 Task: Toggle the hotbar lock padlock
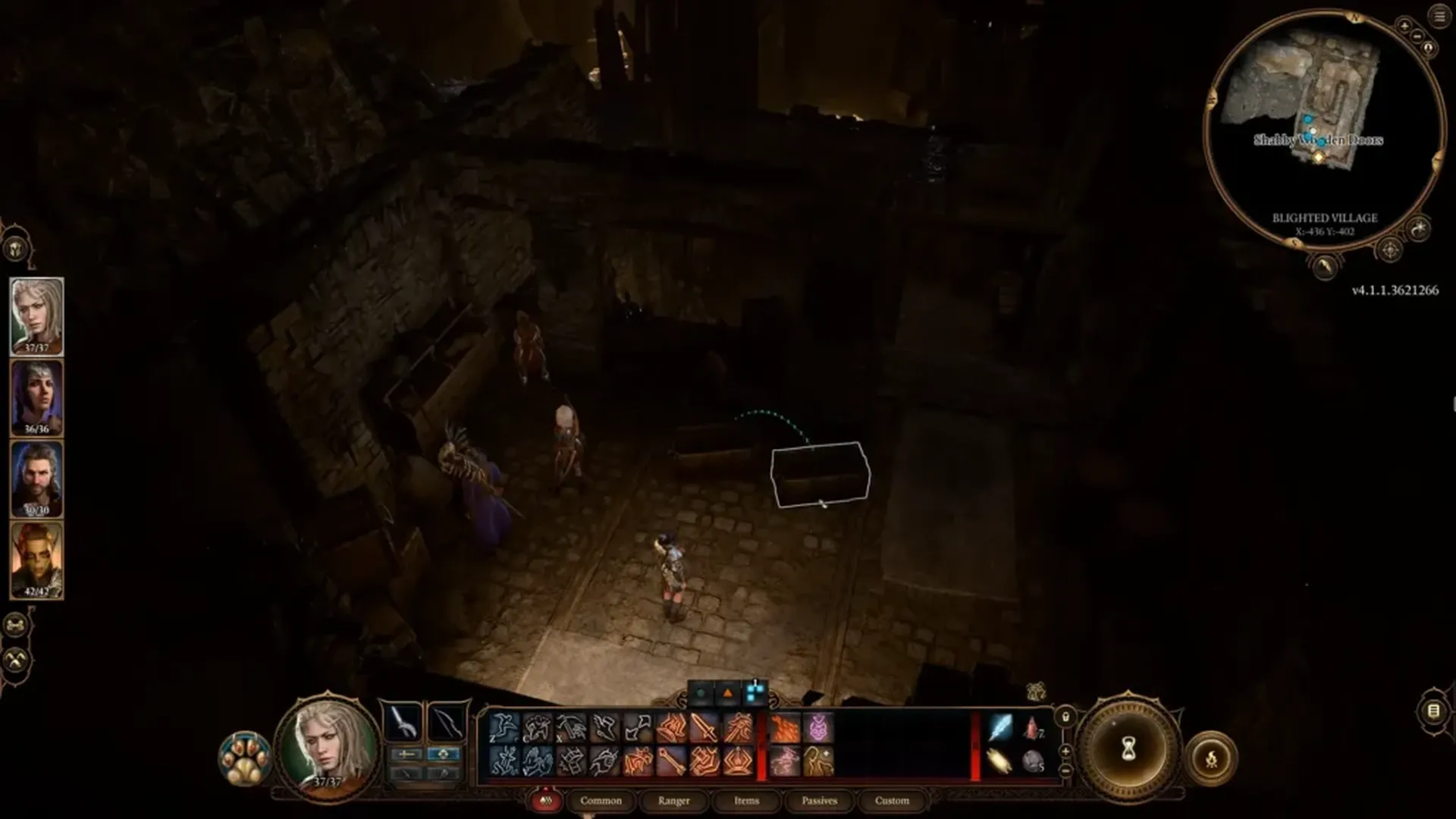tap(1065, 716)
